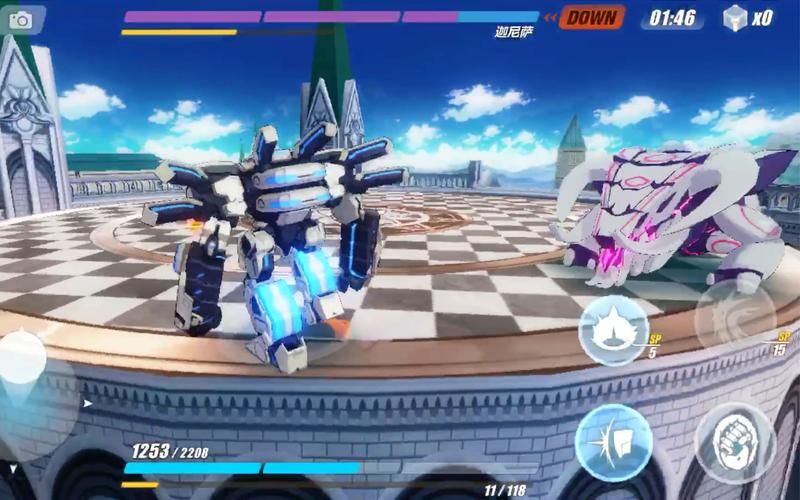This screenshot has height=500, width=800.
Task: Hit the fist basic attack button
Action: click(735, 441)
